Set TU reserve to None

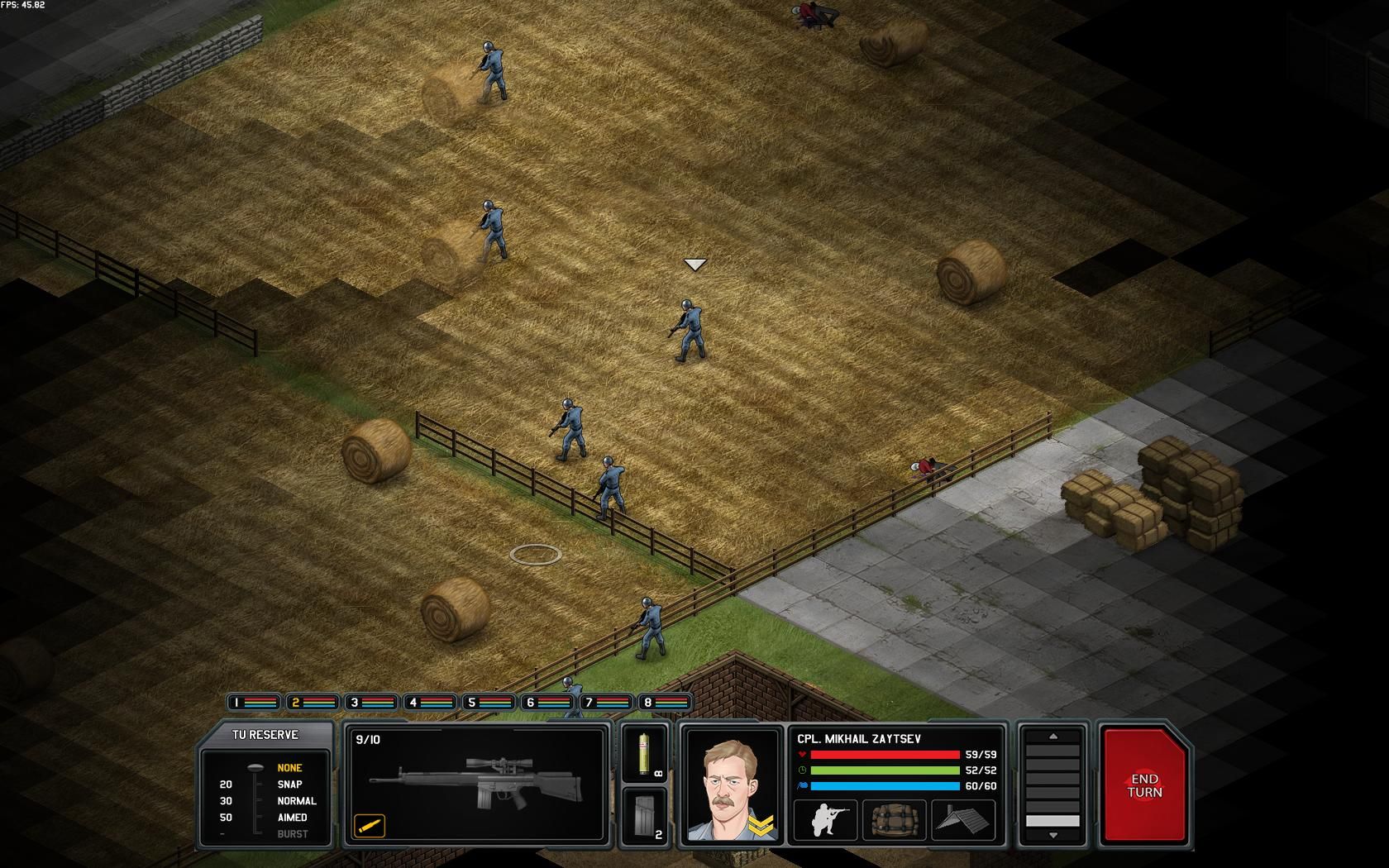tap(289, 768)
